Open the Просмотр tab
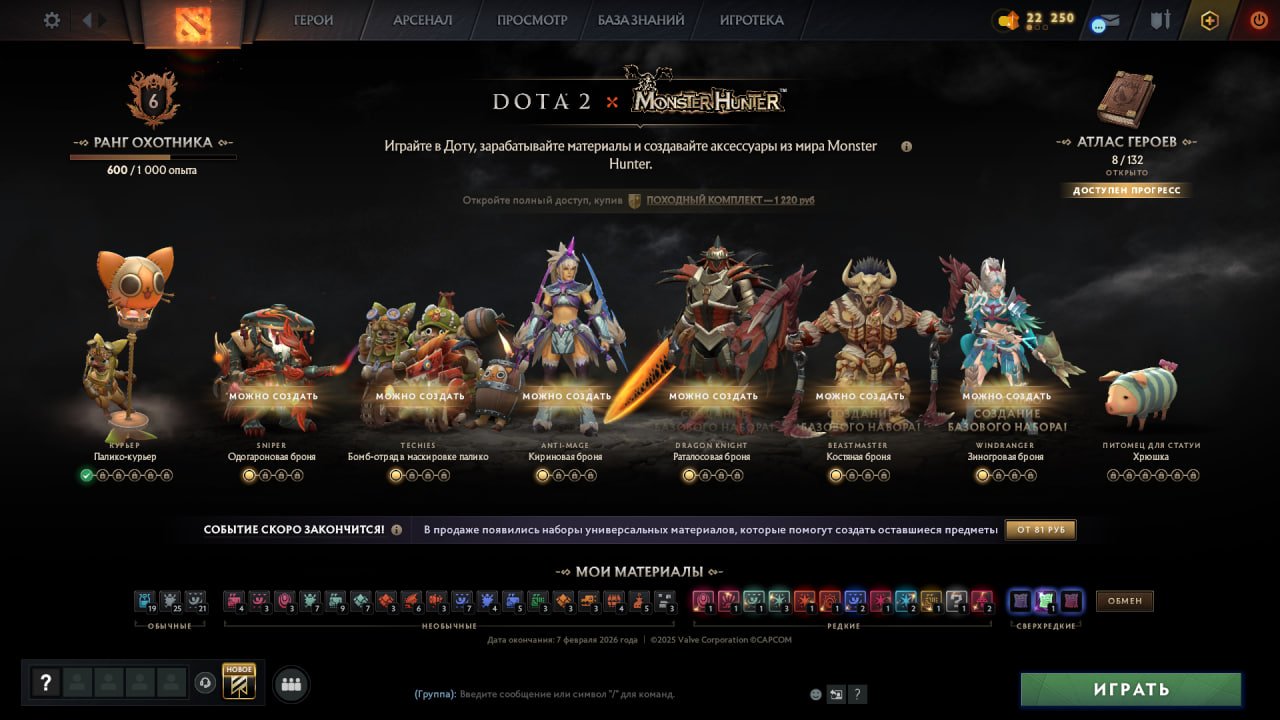 (x=532, y=20)
